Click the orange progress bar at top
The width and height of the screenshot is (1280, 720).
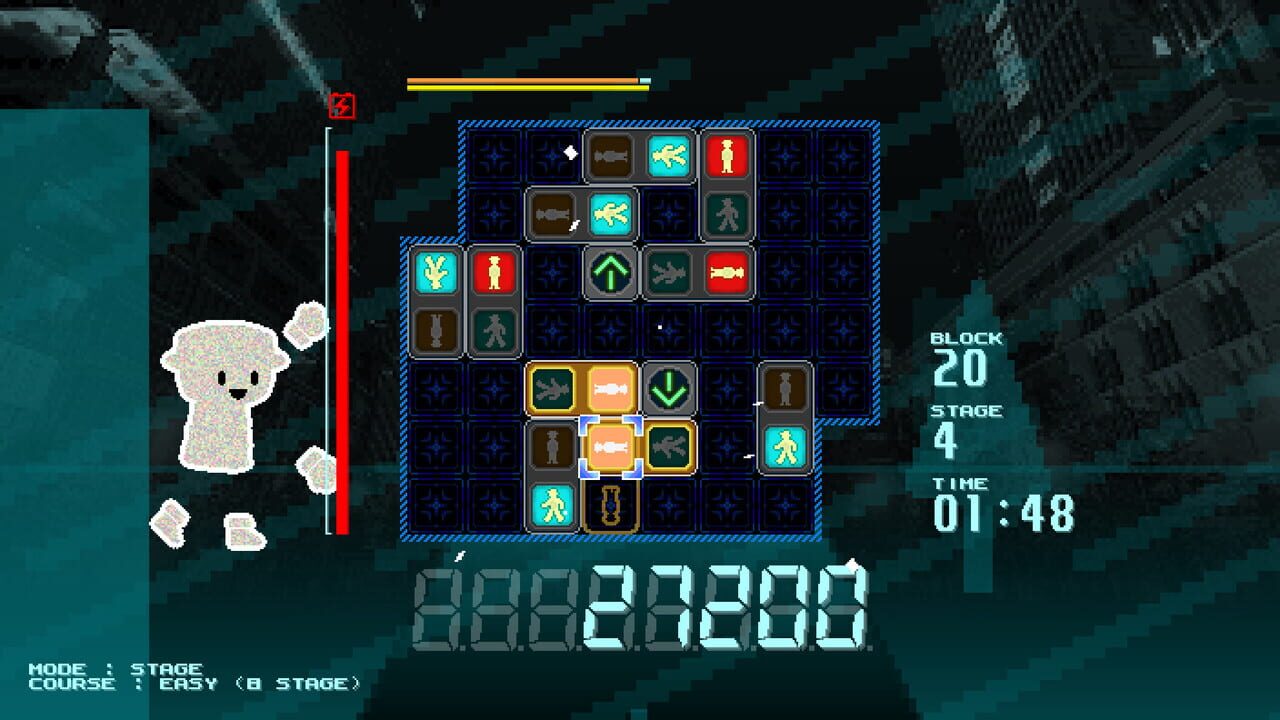point(520,80)
